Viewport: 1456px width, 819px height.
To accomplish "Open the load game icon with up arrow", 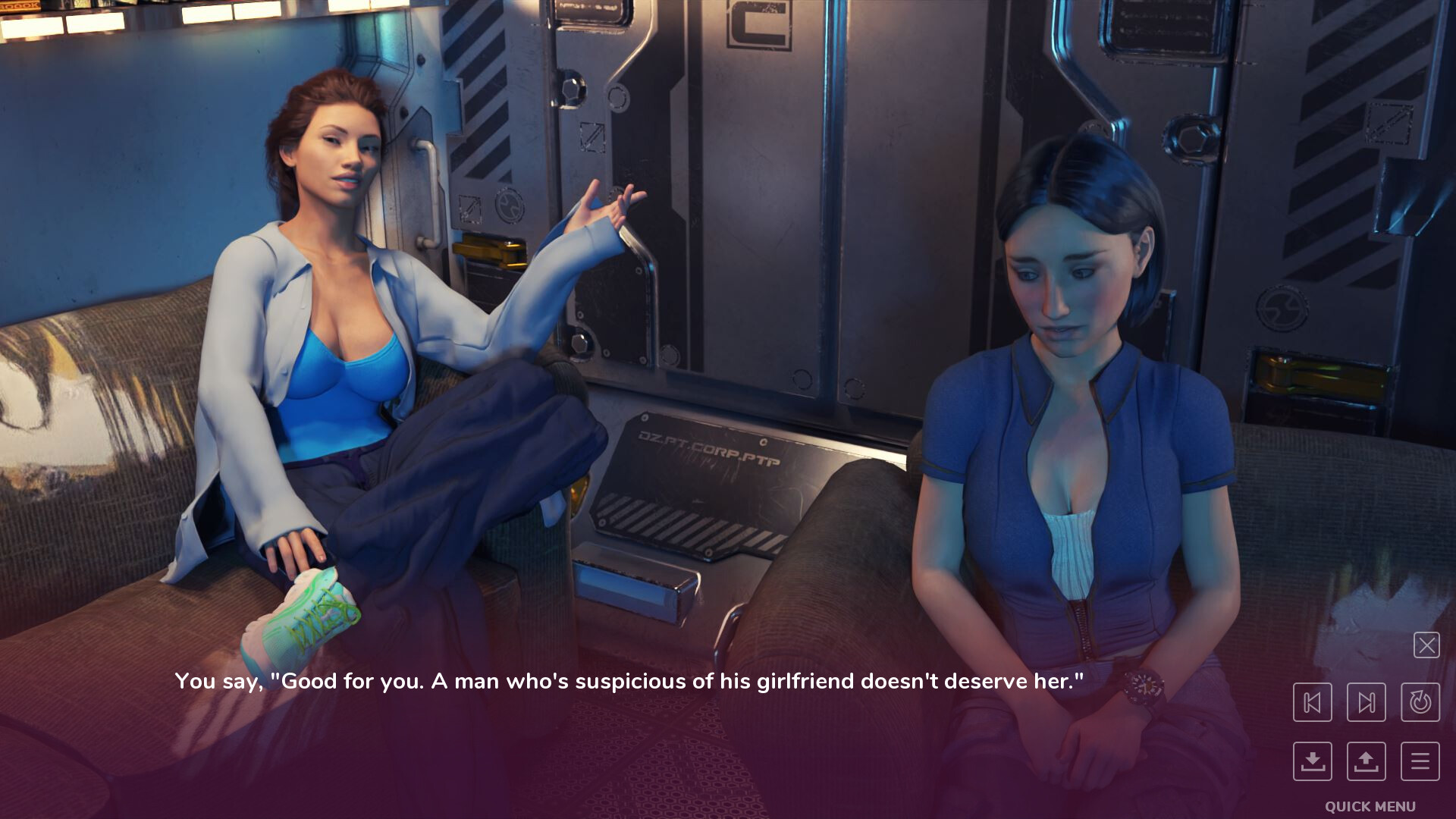I will point(1366,761).
